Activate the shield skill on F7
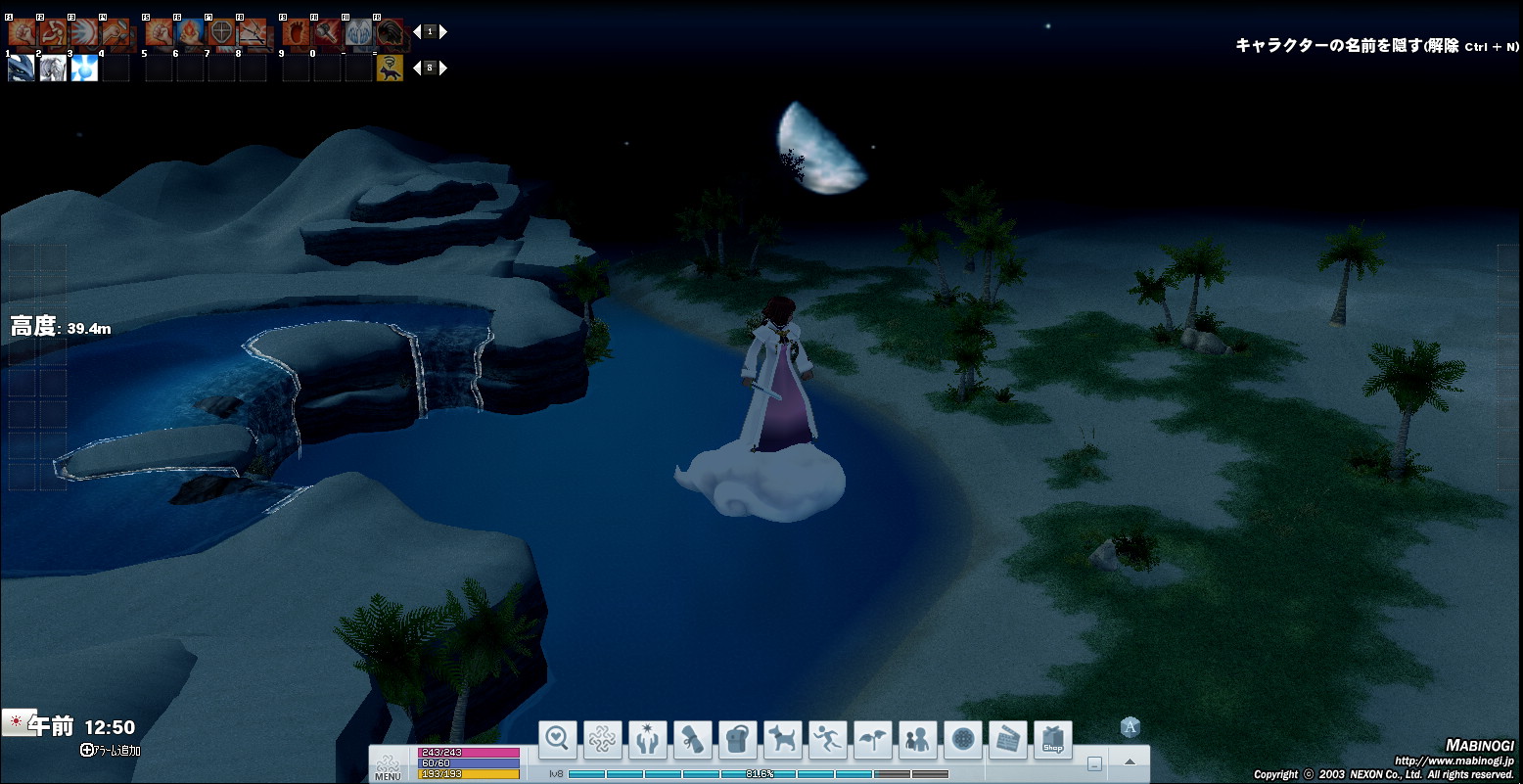The width and height of the screenshot is (1523, 784). [x=222, y=34]
